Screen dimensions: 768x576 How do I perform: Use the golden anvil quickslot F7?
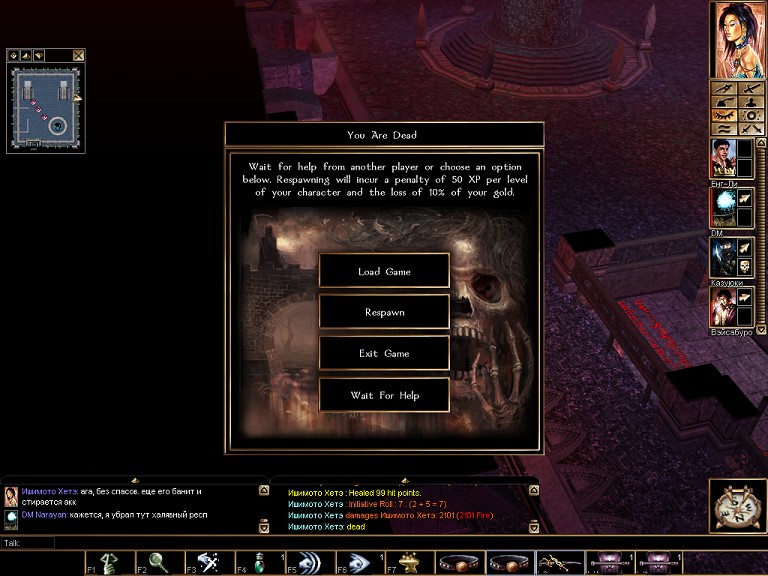[x=408, y=563]
